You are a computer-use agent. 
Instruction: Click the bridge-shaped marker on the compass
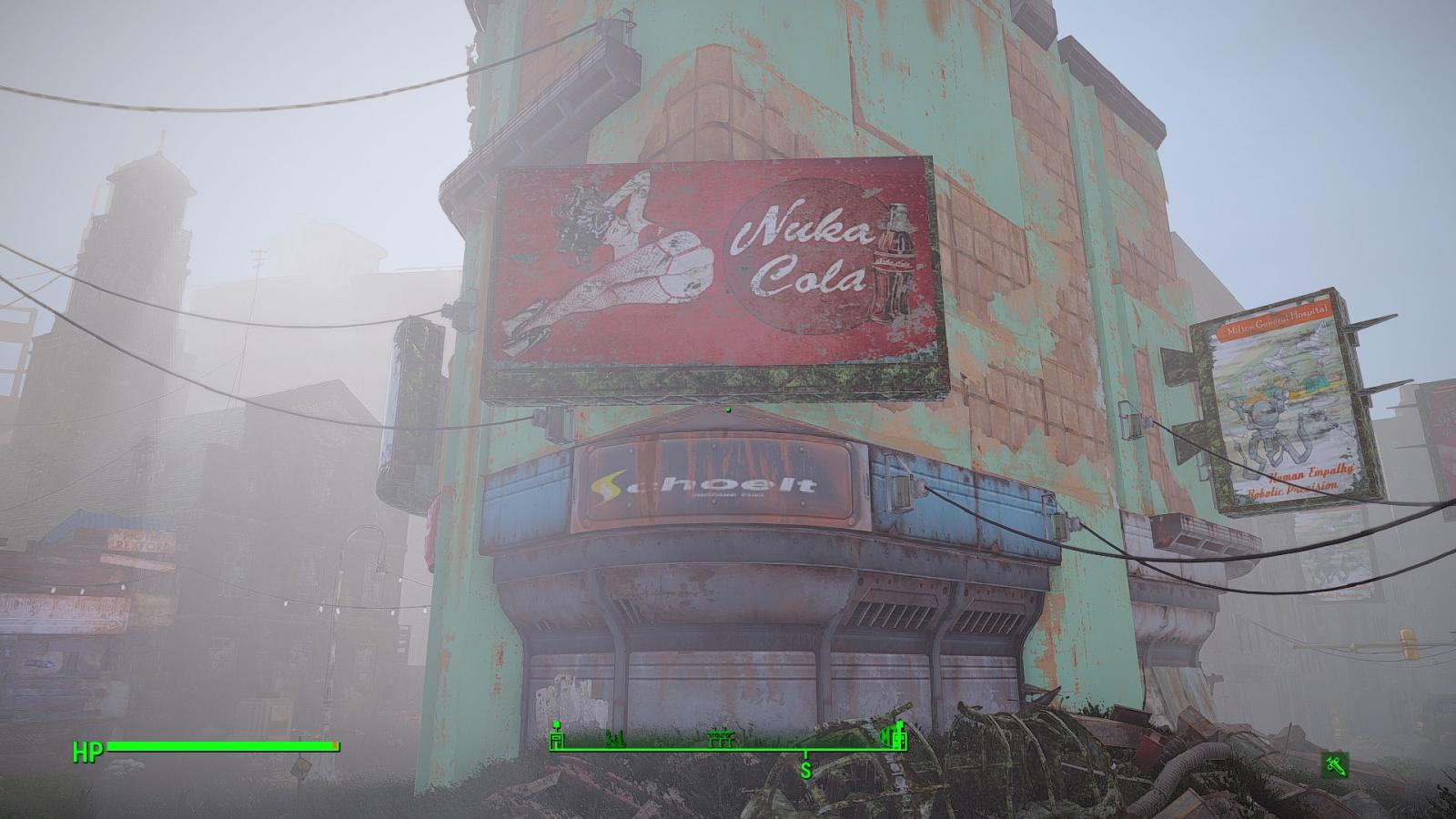point(721,737)
